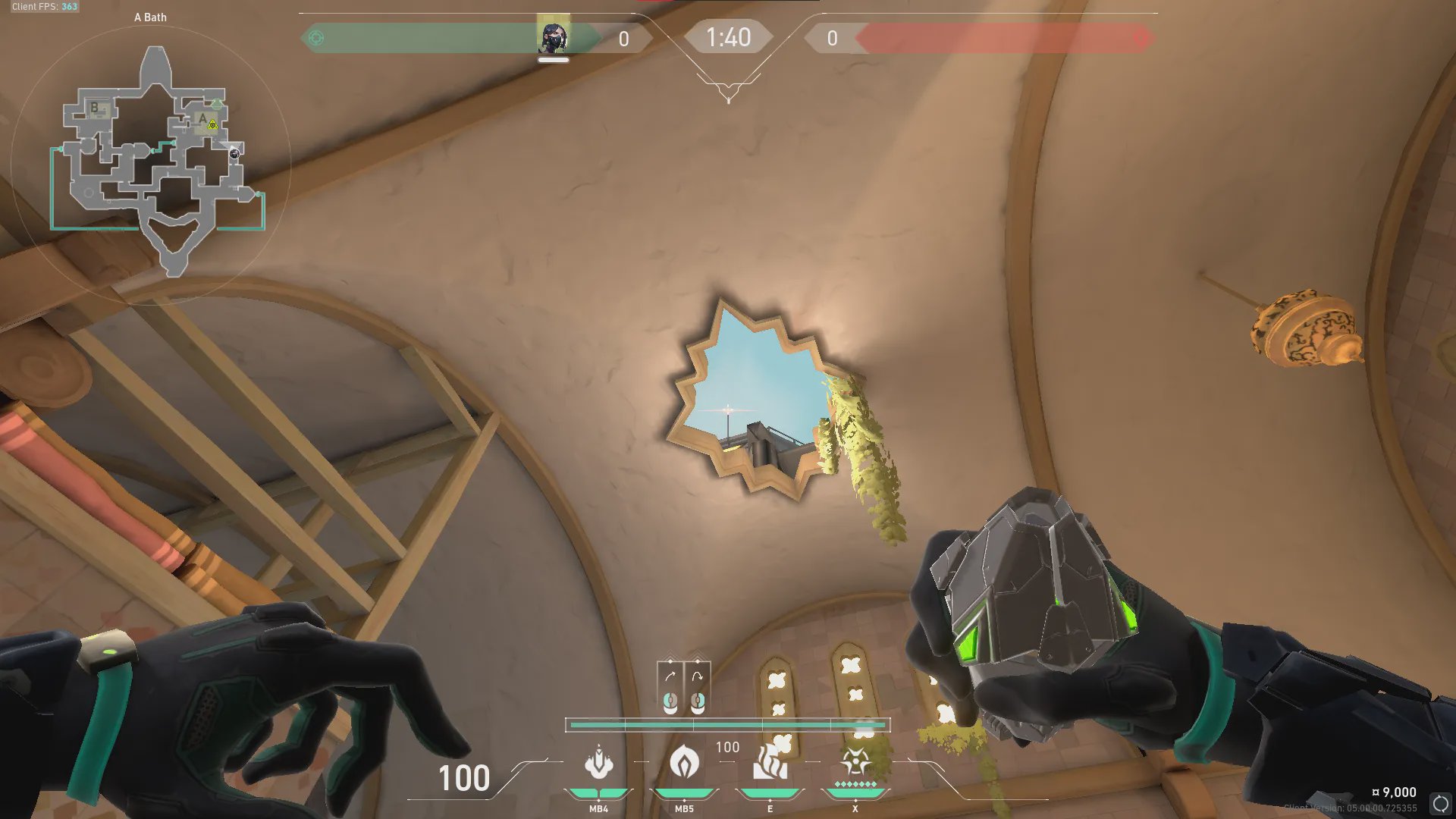
Task: Activate the Poison Cloud ability icon
Action: 684,763
